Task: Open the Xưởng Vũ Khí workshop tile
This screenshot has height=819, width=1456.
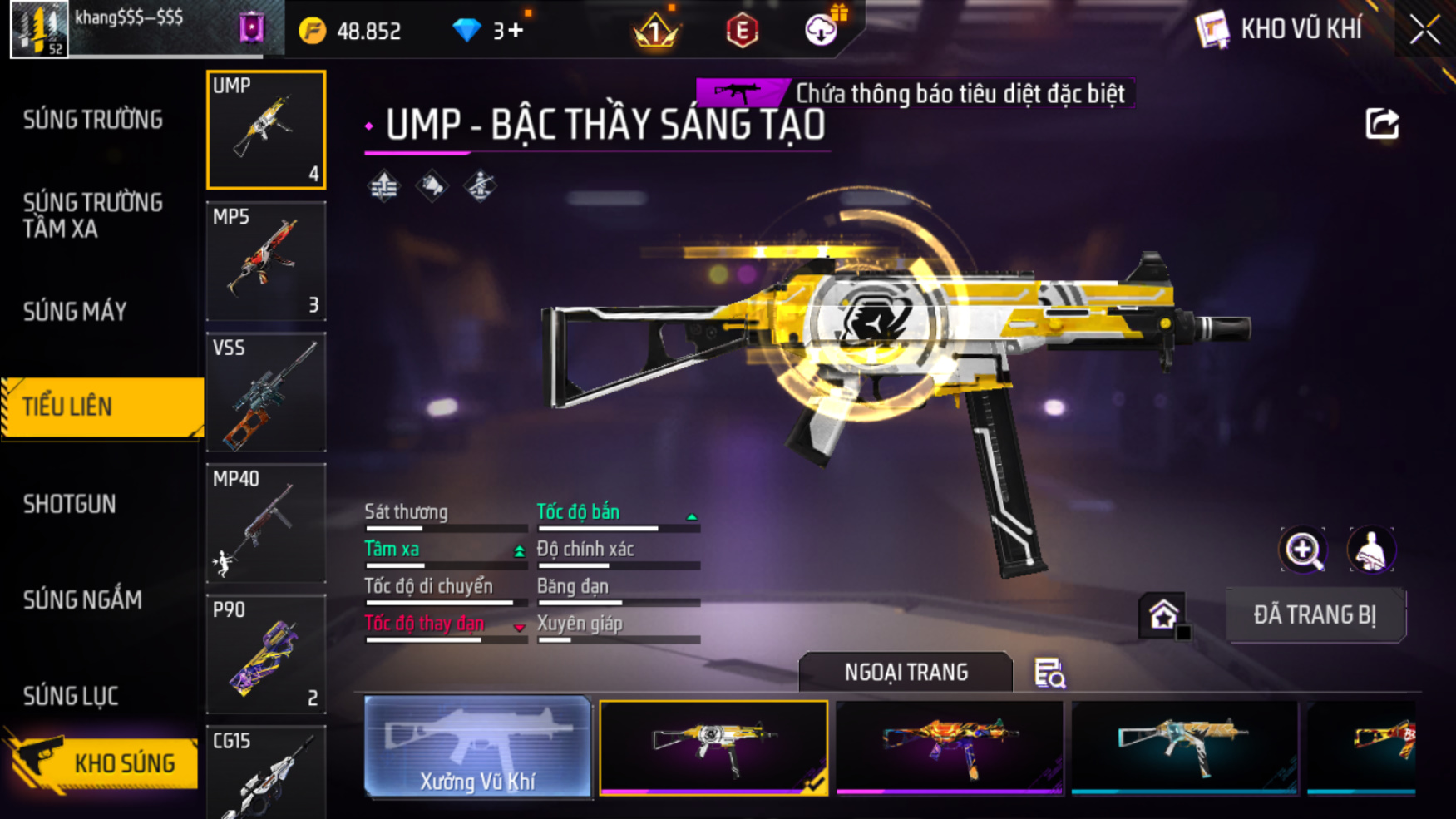Action: tap(477, 747)
